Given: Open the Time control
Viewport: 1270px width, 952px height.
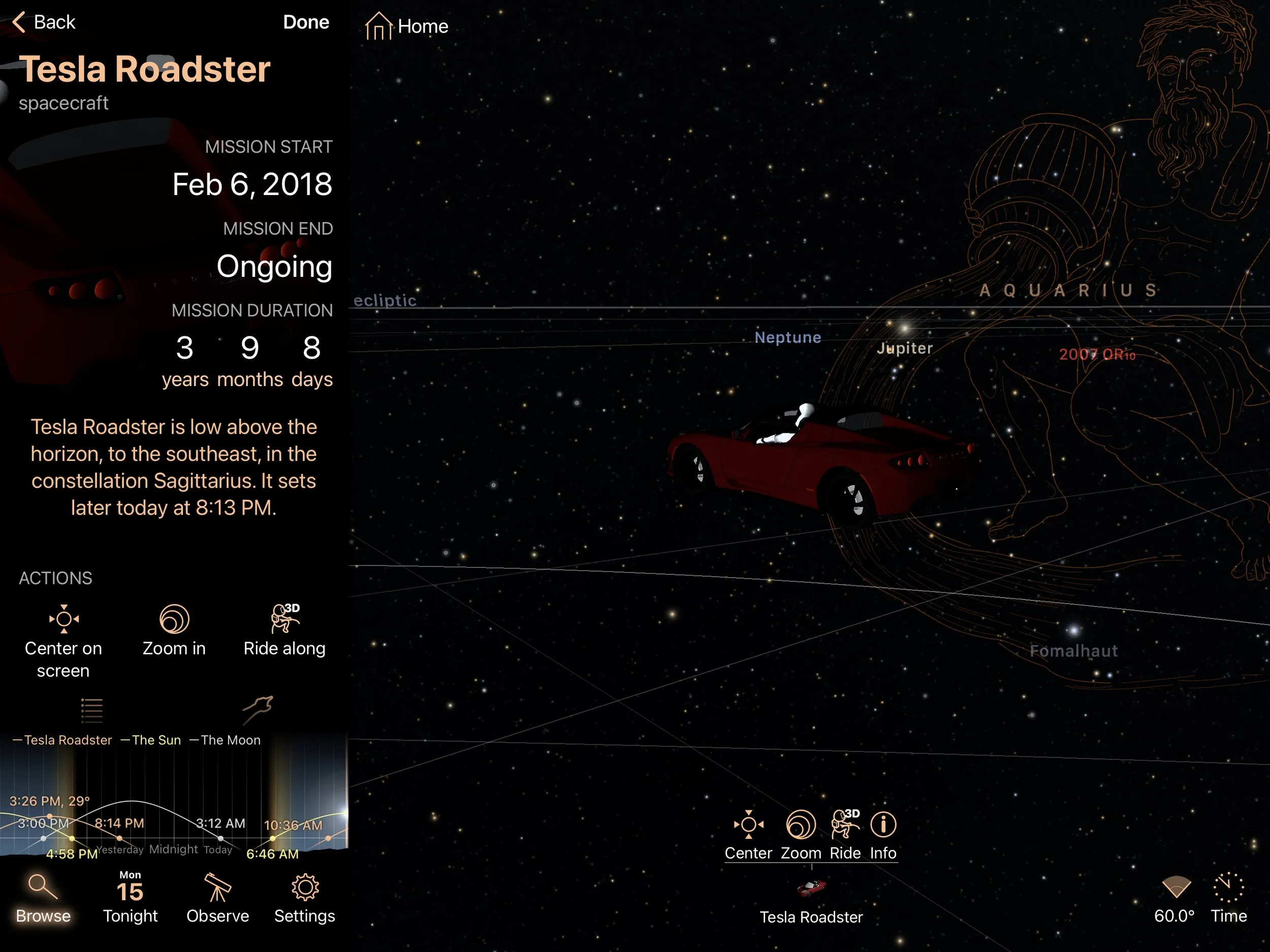Looking at the screenshot, I should pos(1229,899).
